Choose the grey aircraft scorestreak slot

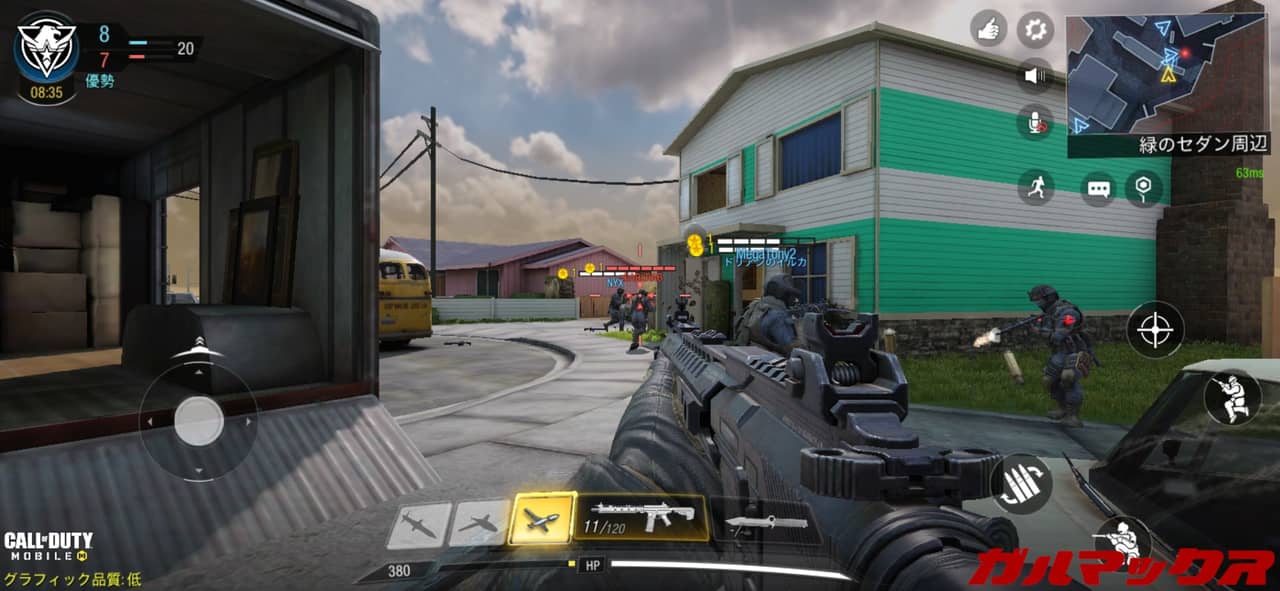pos(479,523)
